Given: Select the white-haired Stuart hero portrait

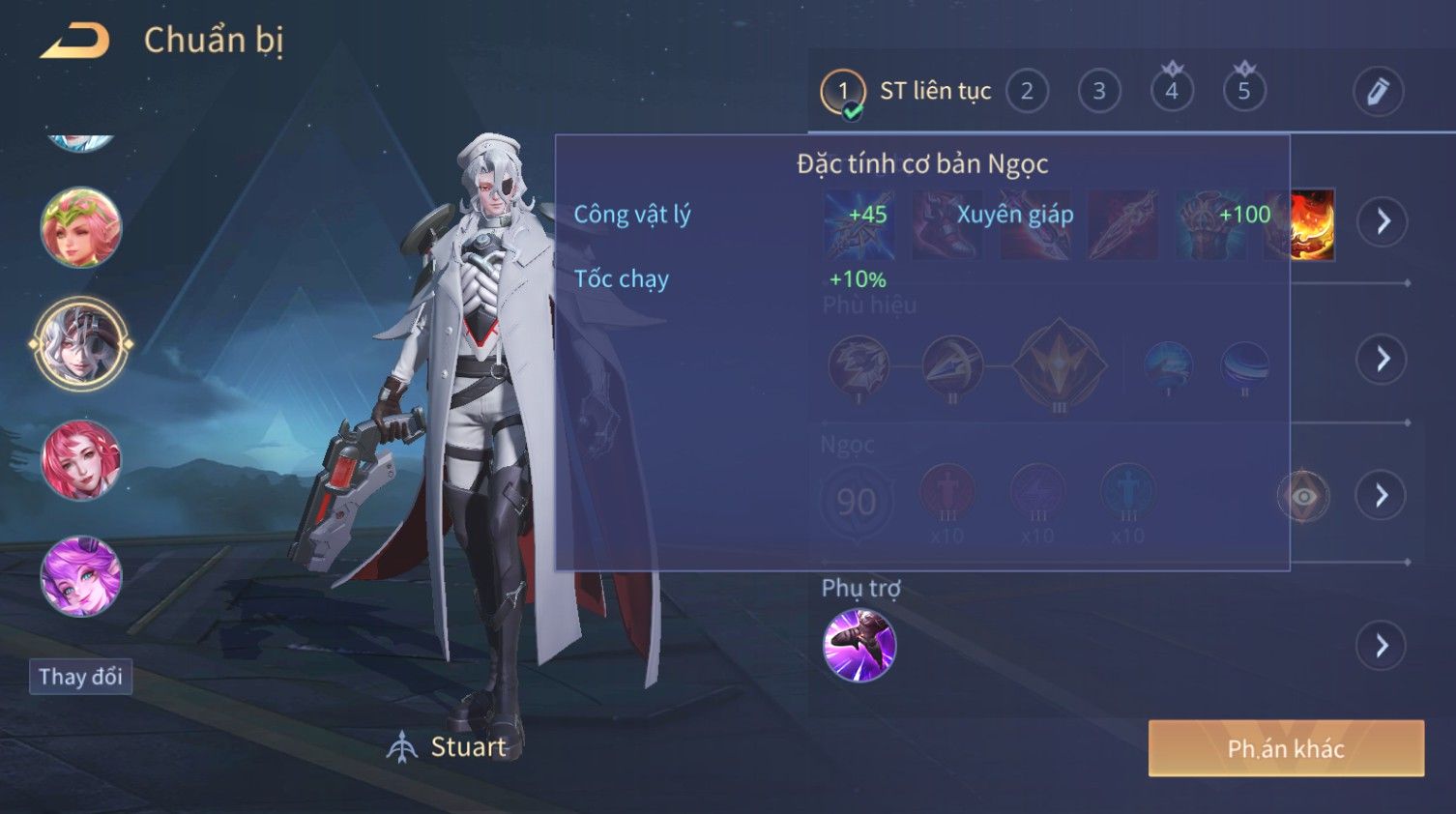Looking at the screenshot, I should pyautogui.click(x=81, y=344).
